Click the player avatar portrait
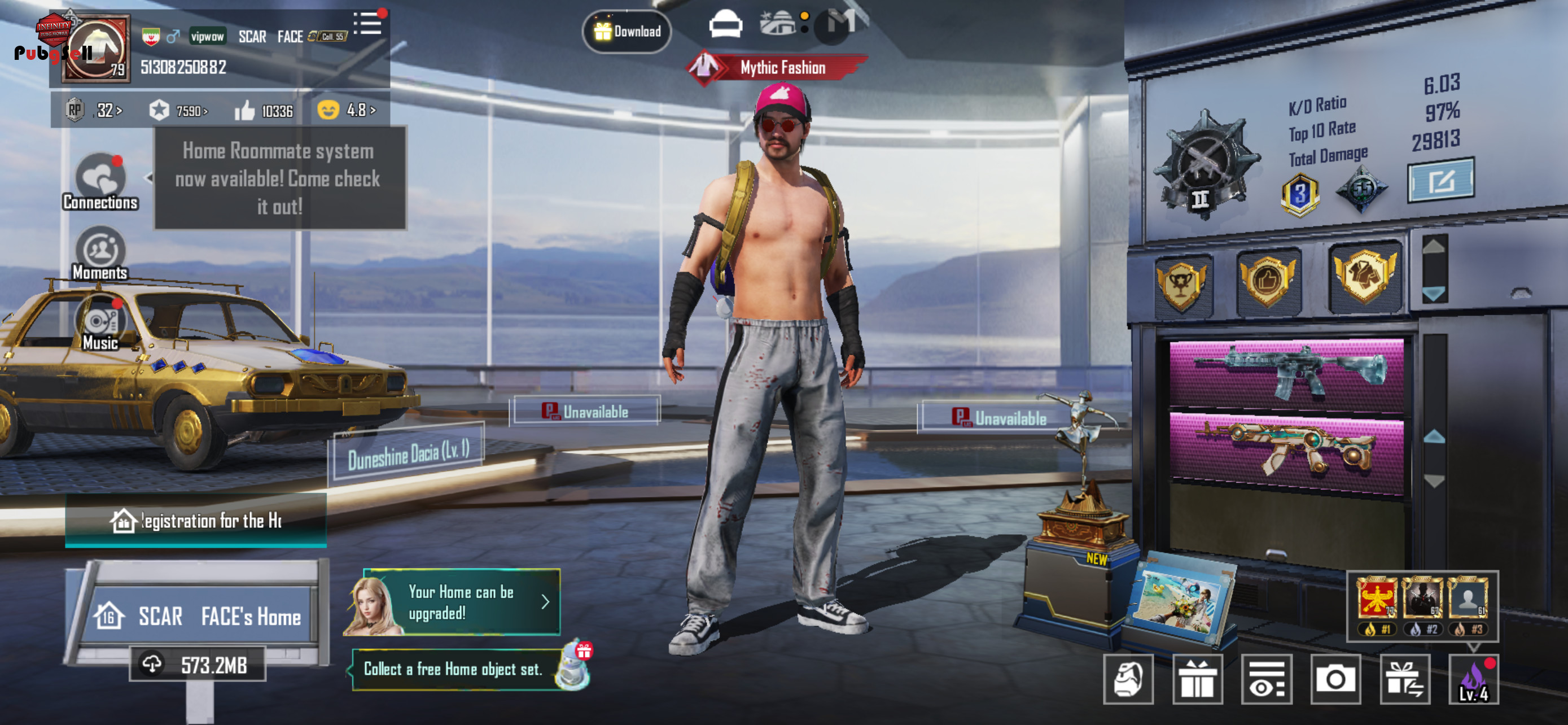Screen dimensions: 1568x725 pos(98,50)
